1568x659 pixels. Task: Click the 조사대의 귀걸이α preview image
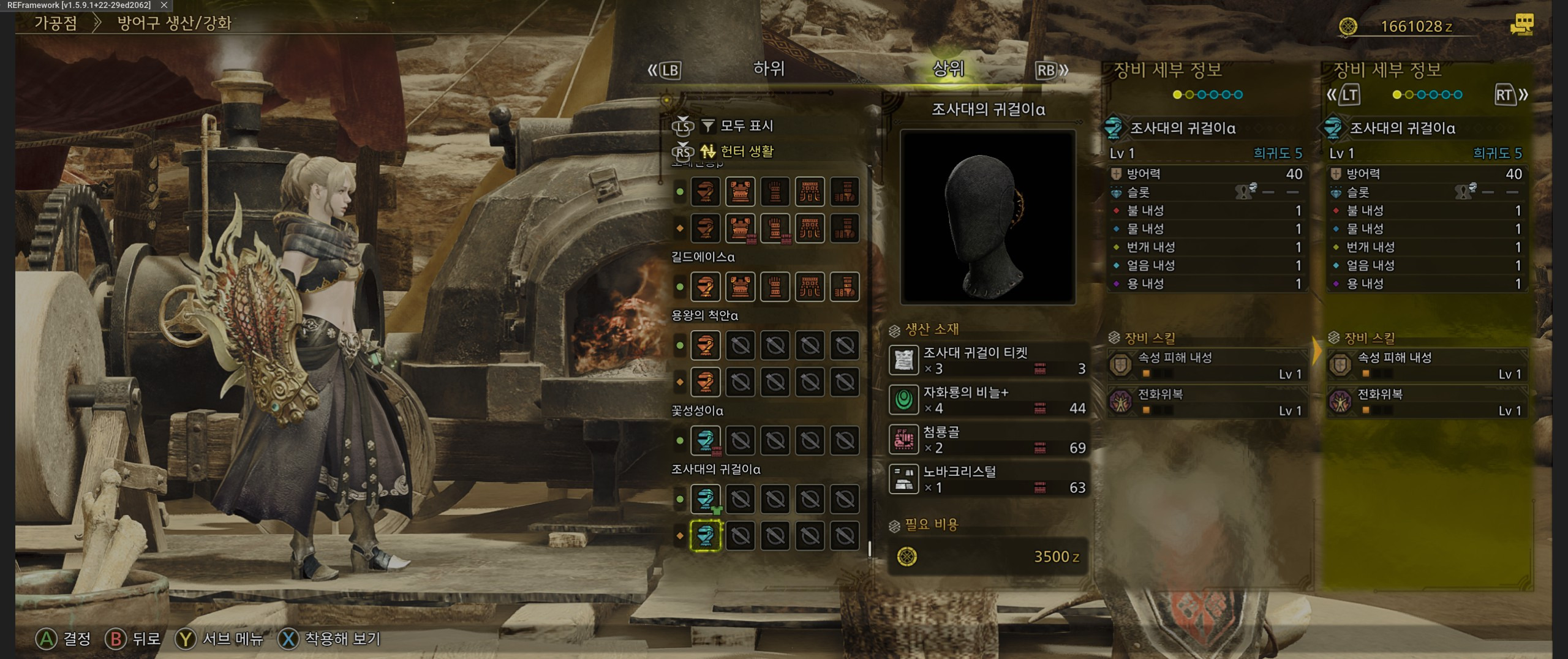tap(987, 217)
